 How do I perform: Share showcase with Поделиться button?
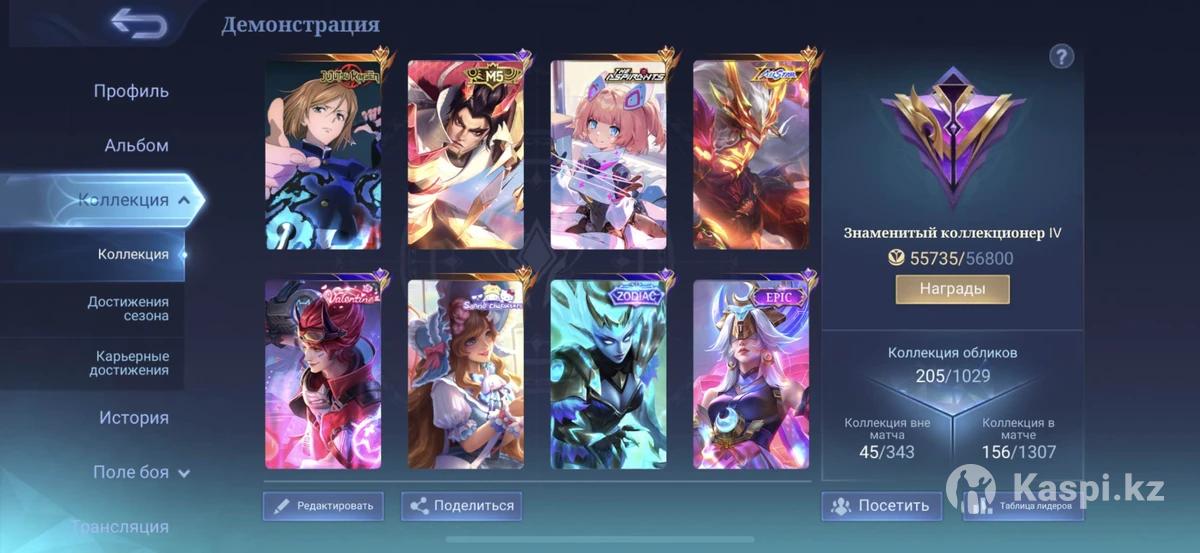point(461,506)
